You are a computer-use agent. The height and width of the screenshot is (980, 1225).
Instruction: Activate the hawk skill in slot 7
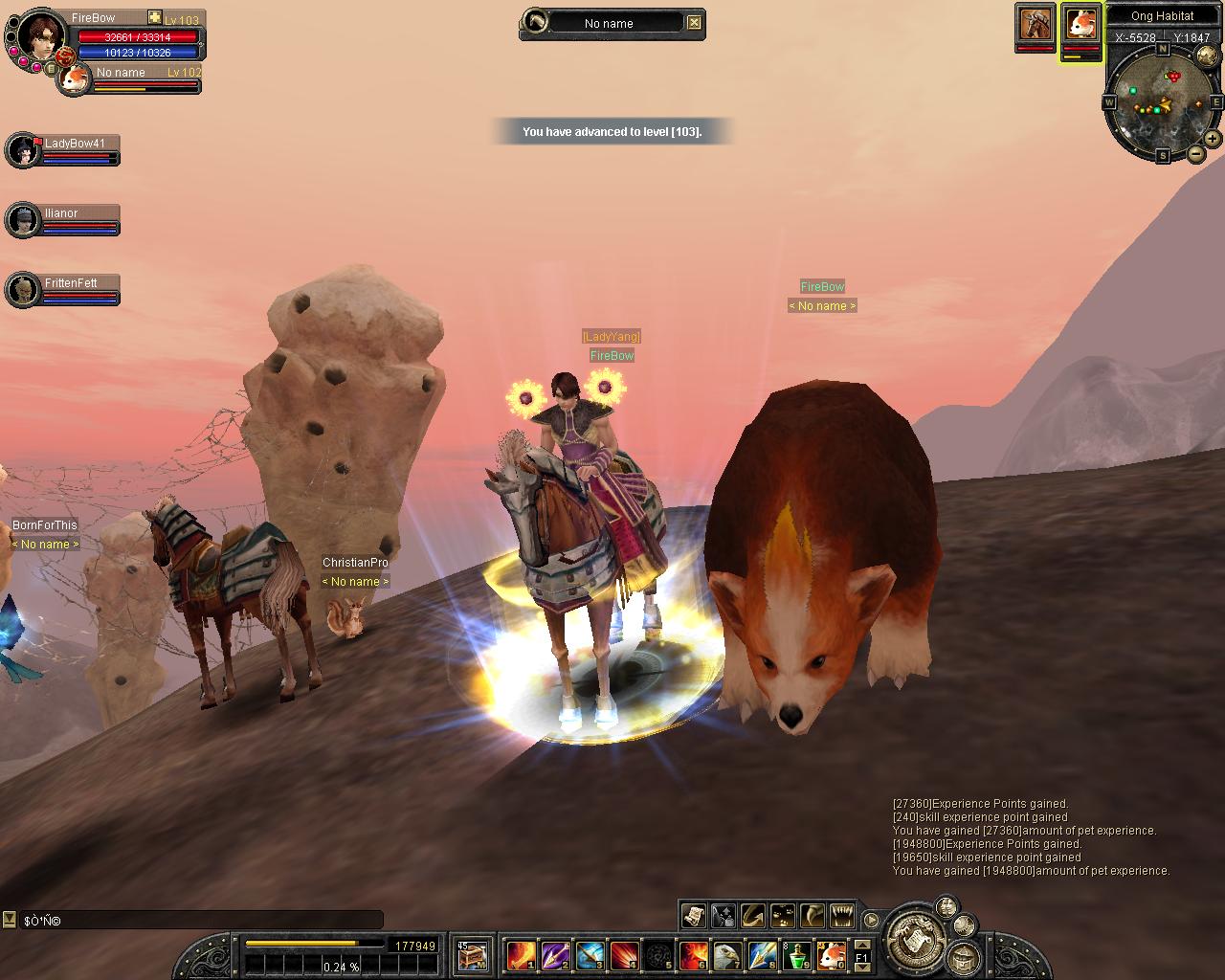tap(727, 955)
